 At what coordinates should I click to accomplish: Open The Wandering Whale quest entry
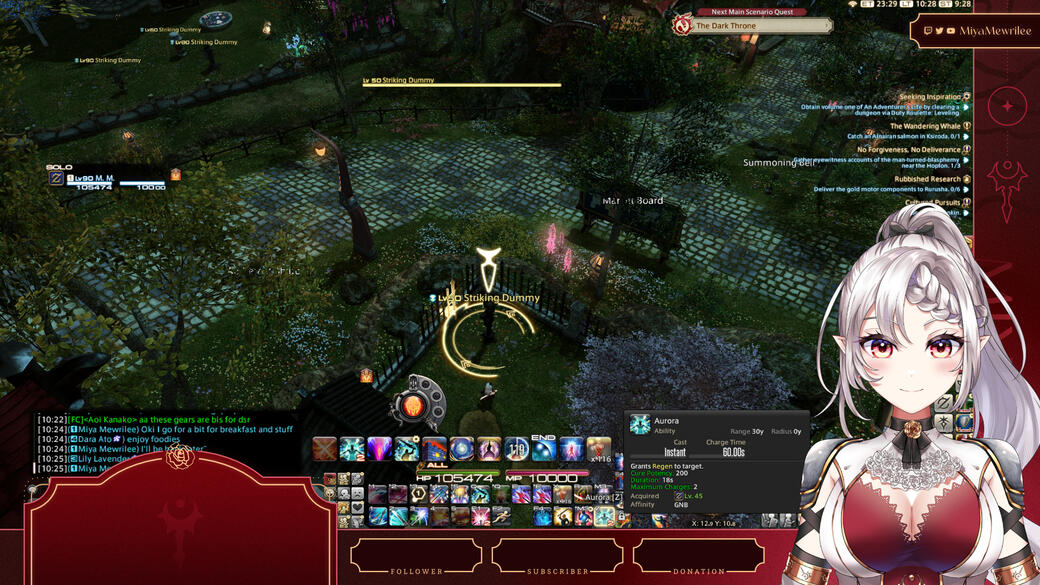pyautogui.click(x=926, y=127)
